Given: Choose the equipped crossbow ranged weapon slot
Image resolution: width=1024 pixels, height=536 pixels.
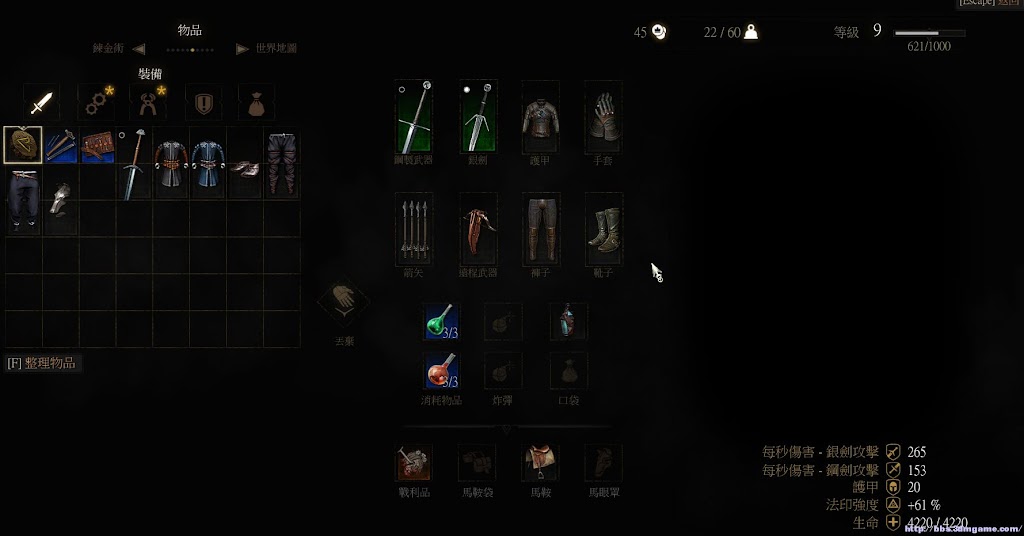Looking at the screenshot, I should pos(478,229).
